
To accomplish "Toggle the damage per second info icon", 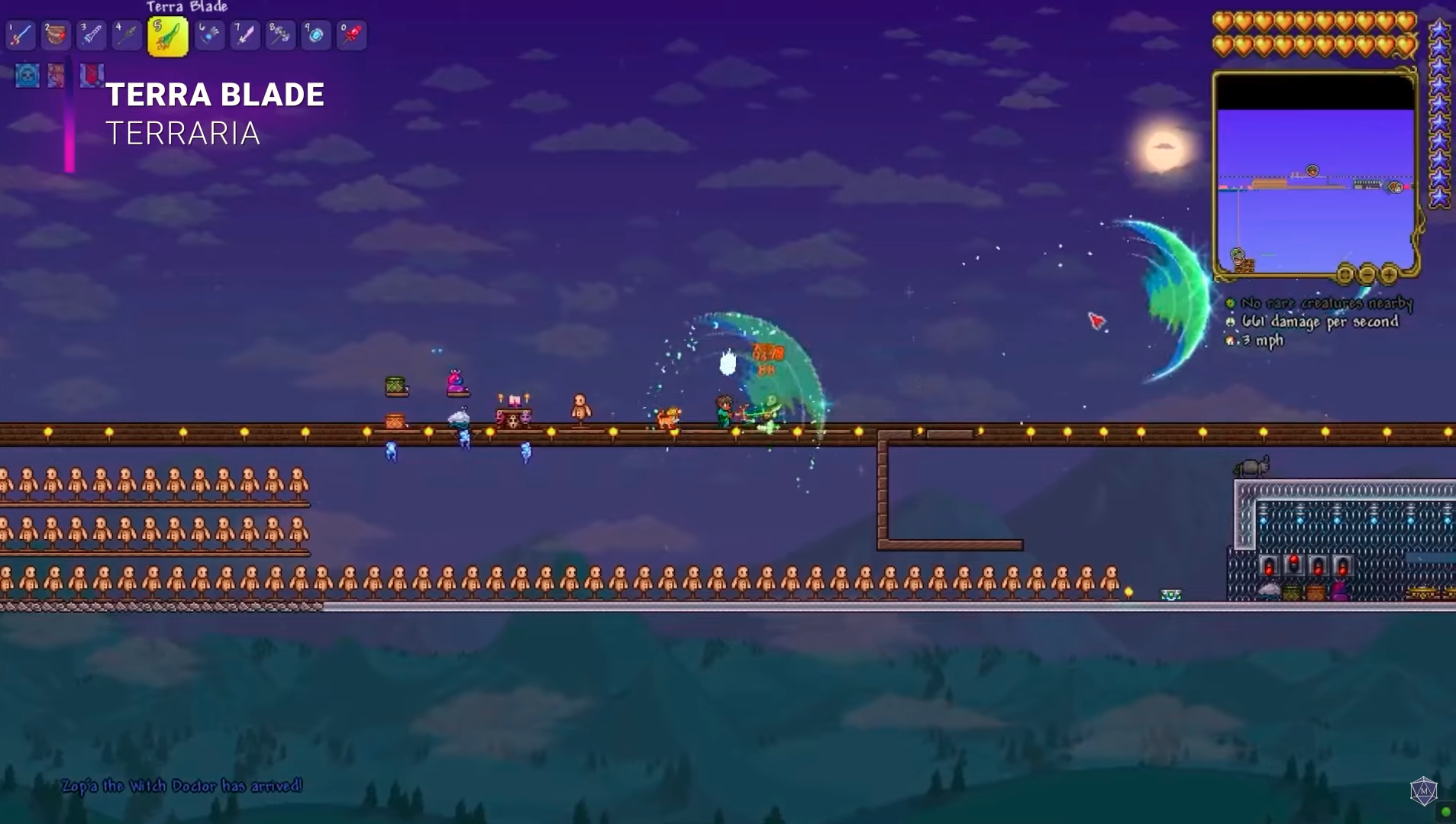I will 1230,322.
